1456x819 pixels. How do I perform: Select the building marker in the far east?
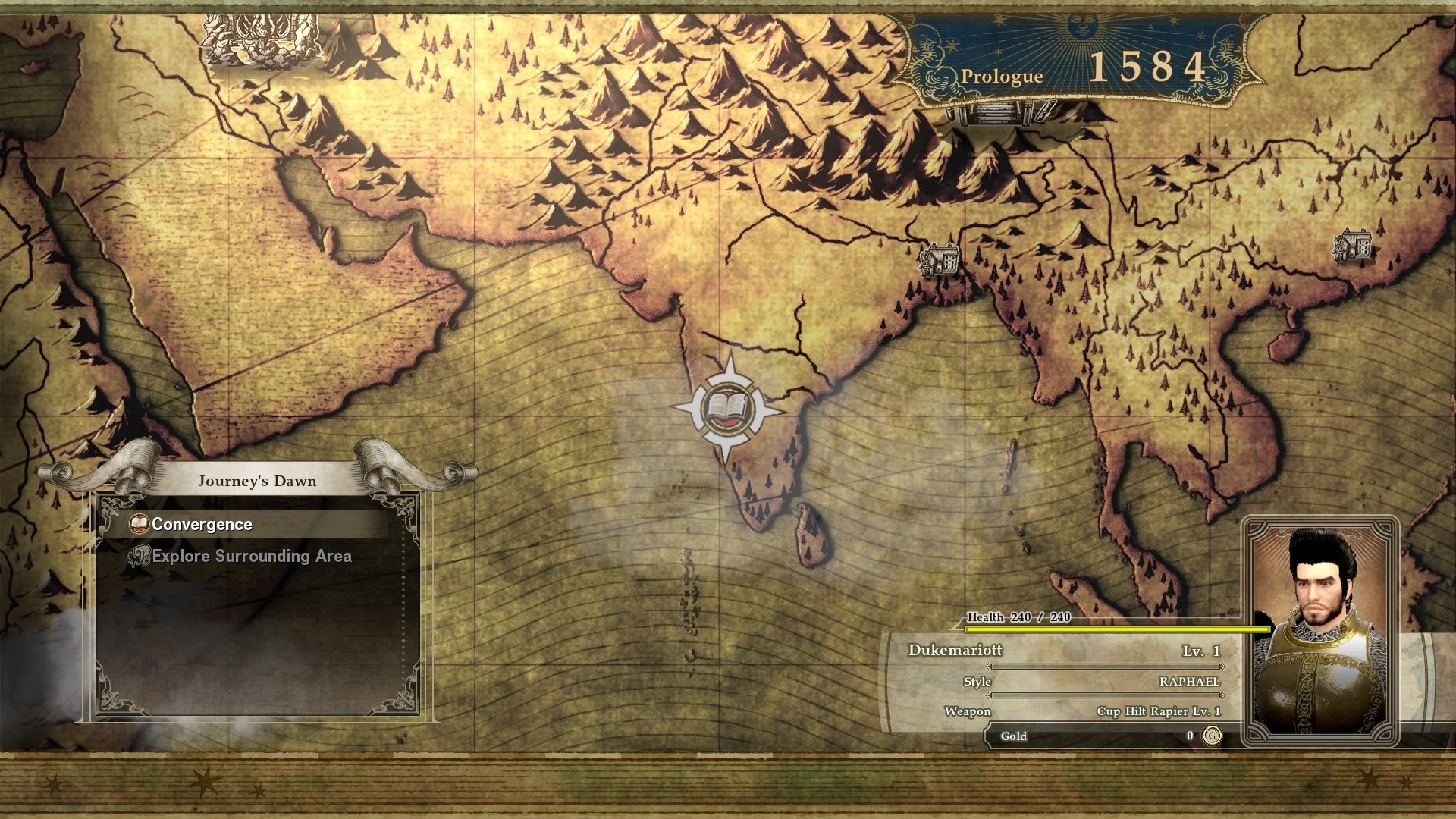pos(1353,245)
